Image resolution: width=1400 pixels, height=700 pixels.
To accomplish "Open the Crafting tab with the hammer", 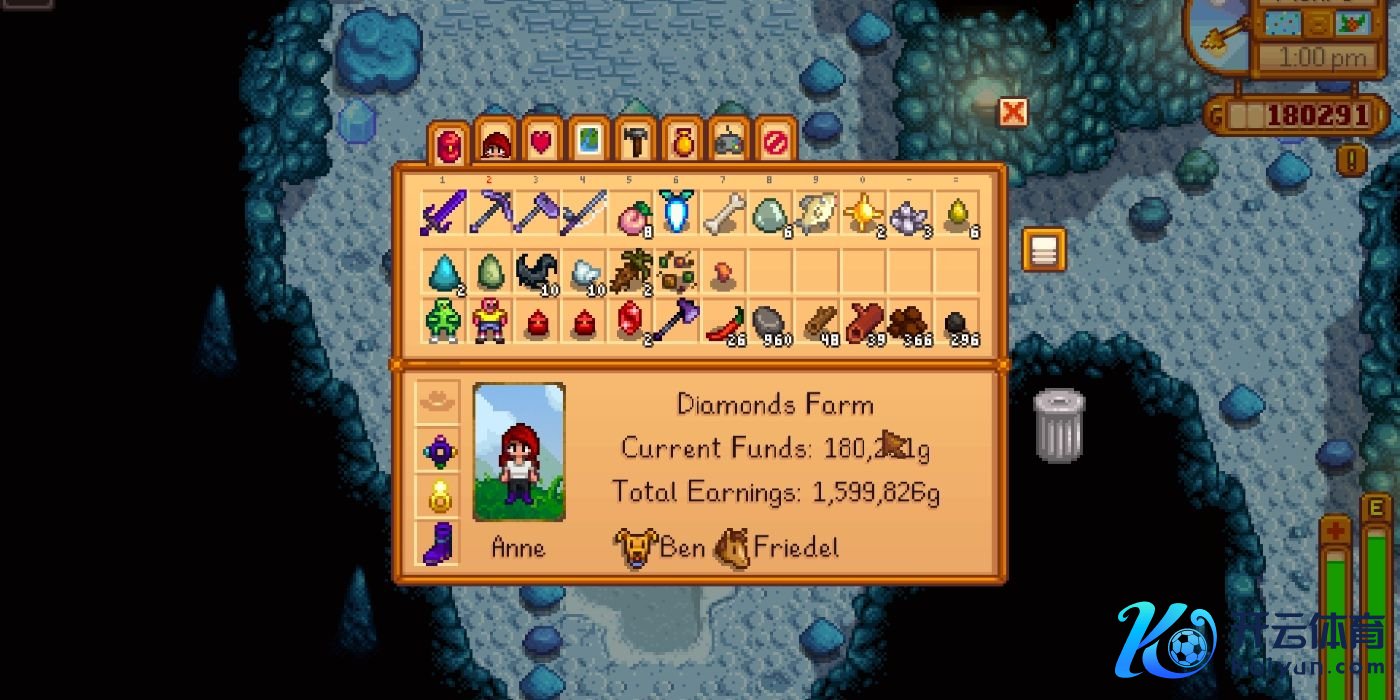I will click(635, 143).
